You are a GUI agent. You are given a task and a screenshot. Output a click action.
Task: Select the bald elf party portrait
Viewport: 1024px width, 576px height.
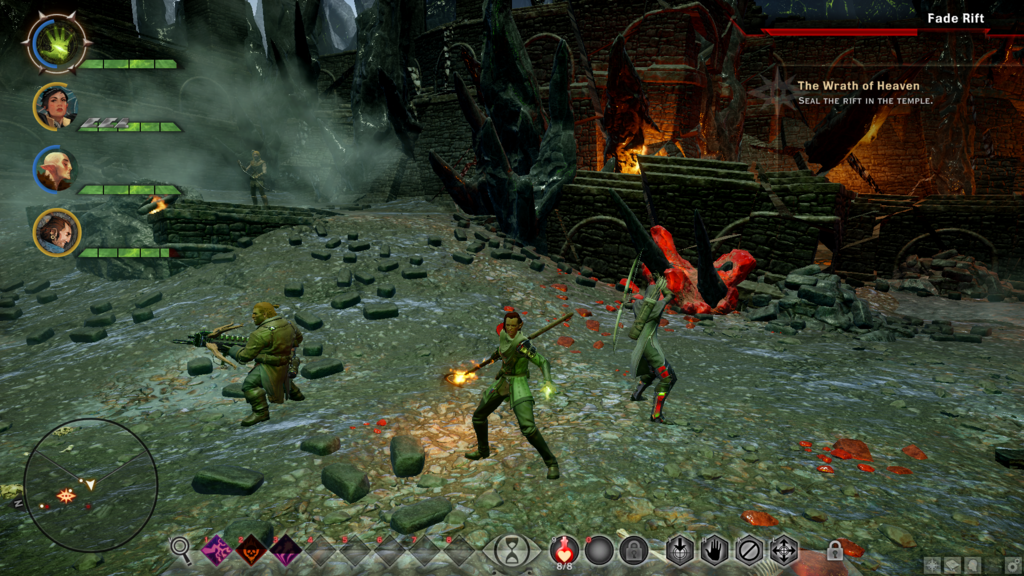(56, 169)
